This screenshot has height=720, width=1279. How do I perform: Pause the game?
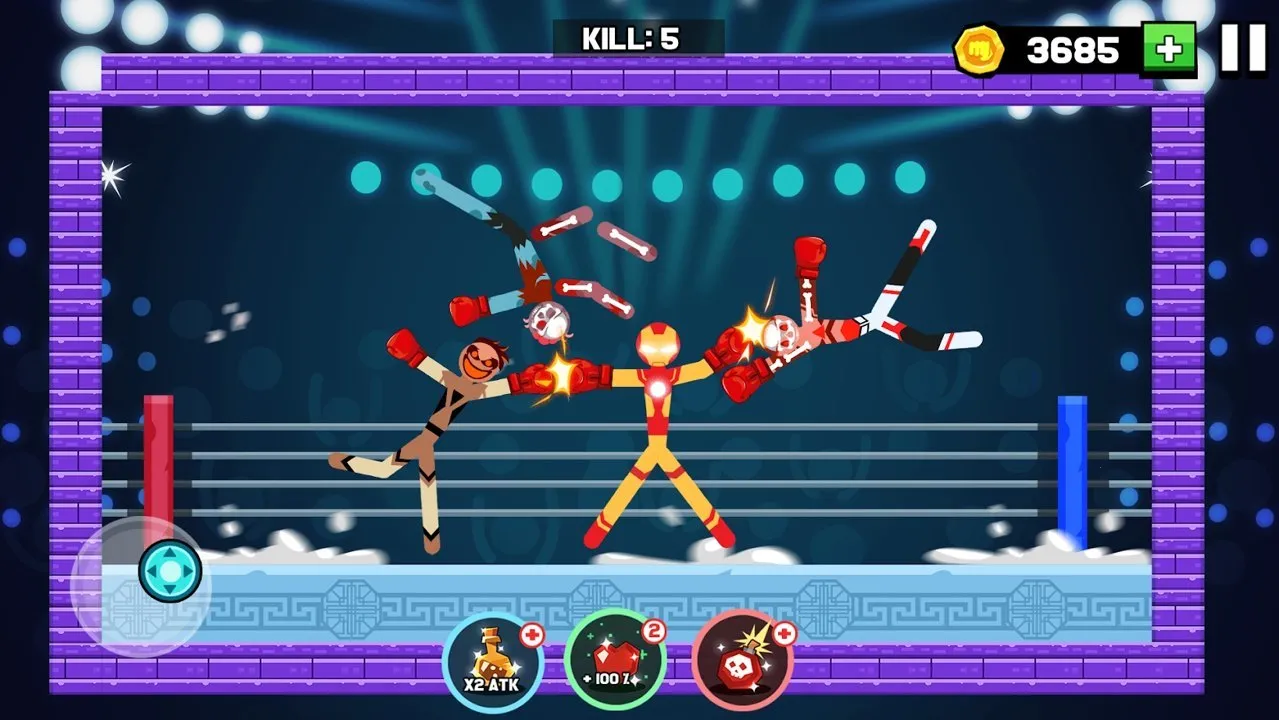(1243, 47)
